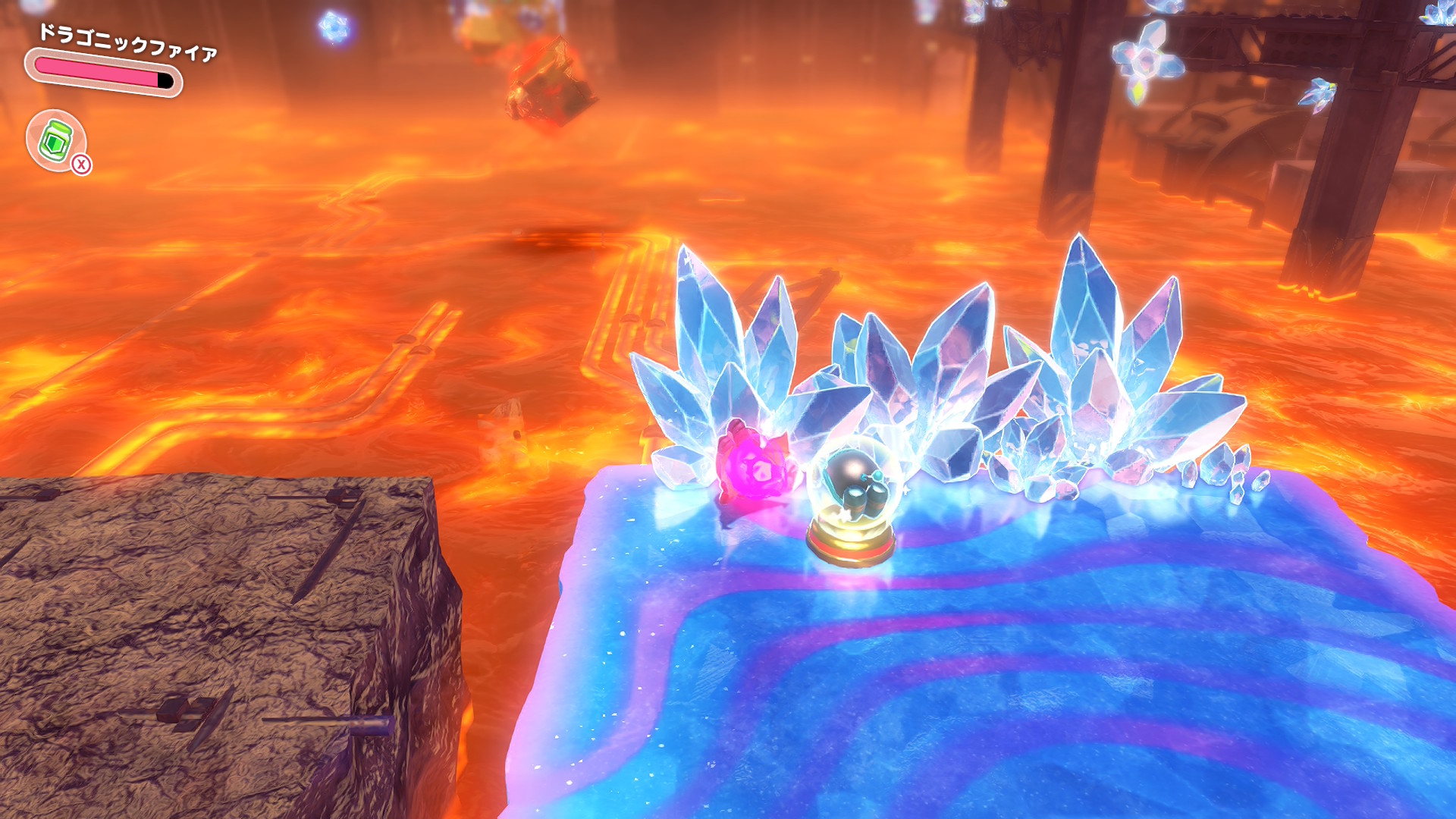Select the stored green jar item icon

[x=55, y=140]
